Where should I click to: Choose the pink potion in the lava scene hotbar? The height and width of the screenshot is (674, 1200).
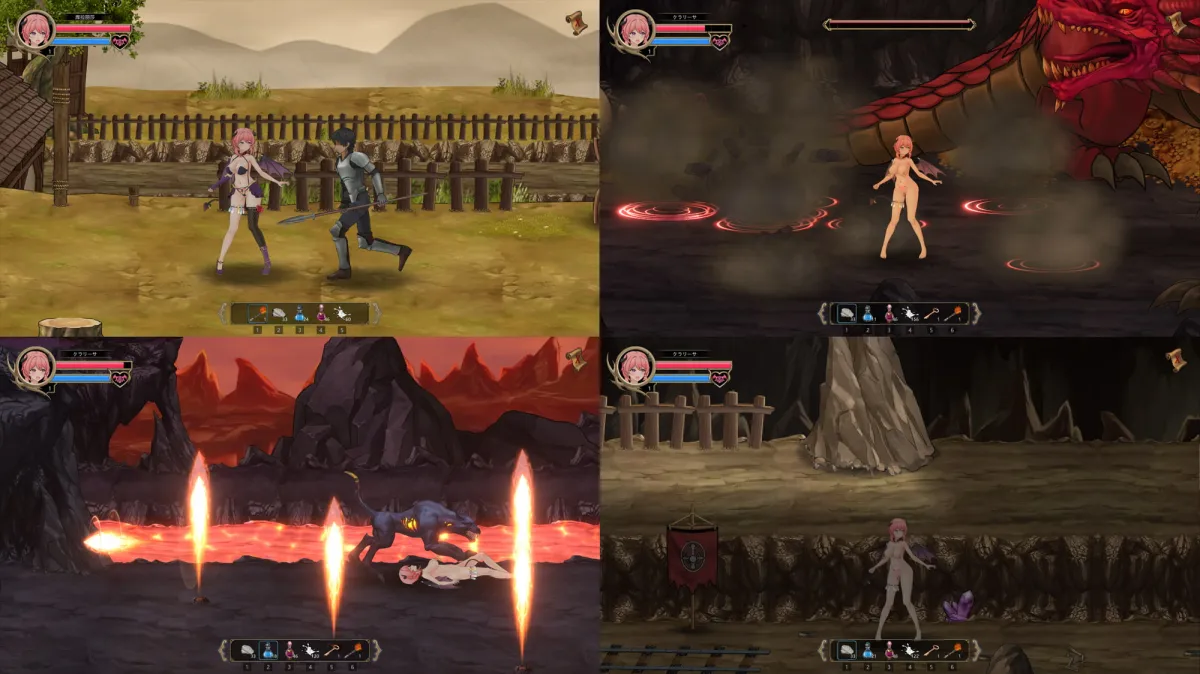(x=289, y=650)
